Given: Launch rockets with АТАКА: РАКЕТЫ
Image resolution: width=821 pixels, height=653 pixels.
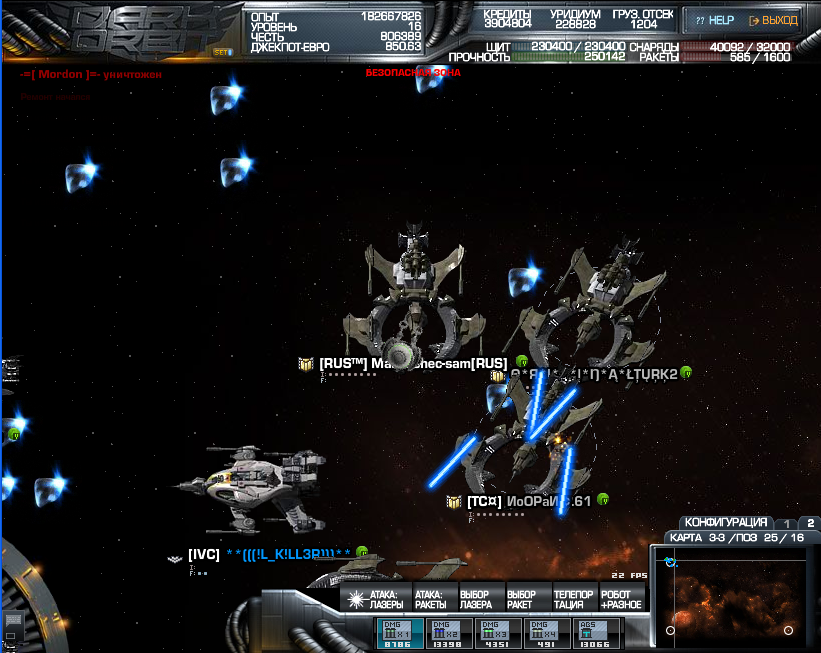Looking at the screenshot, I should point(430,599).
